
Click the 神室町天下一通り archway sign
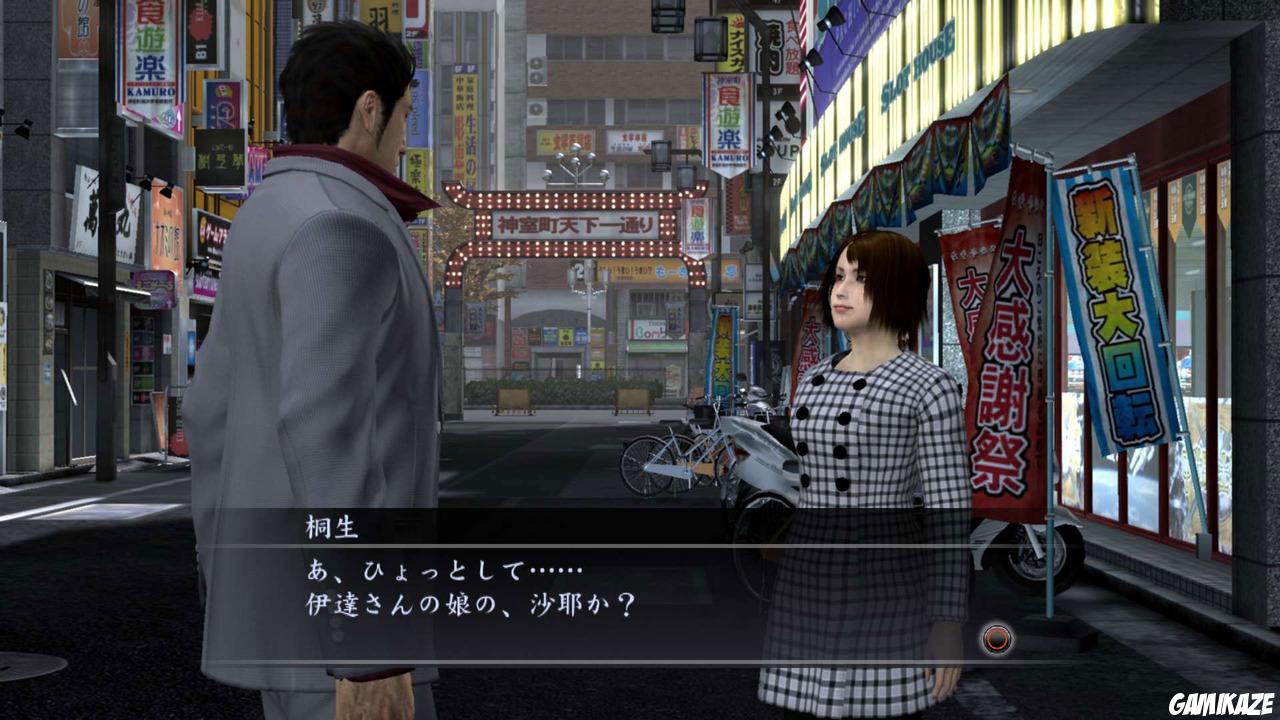pos(576,222)
